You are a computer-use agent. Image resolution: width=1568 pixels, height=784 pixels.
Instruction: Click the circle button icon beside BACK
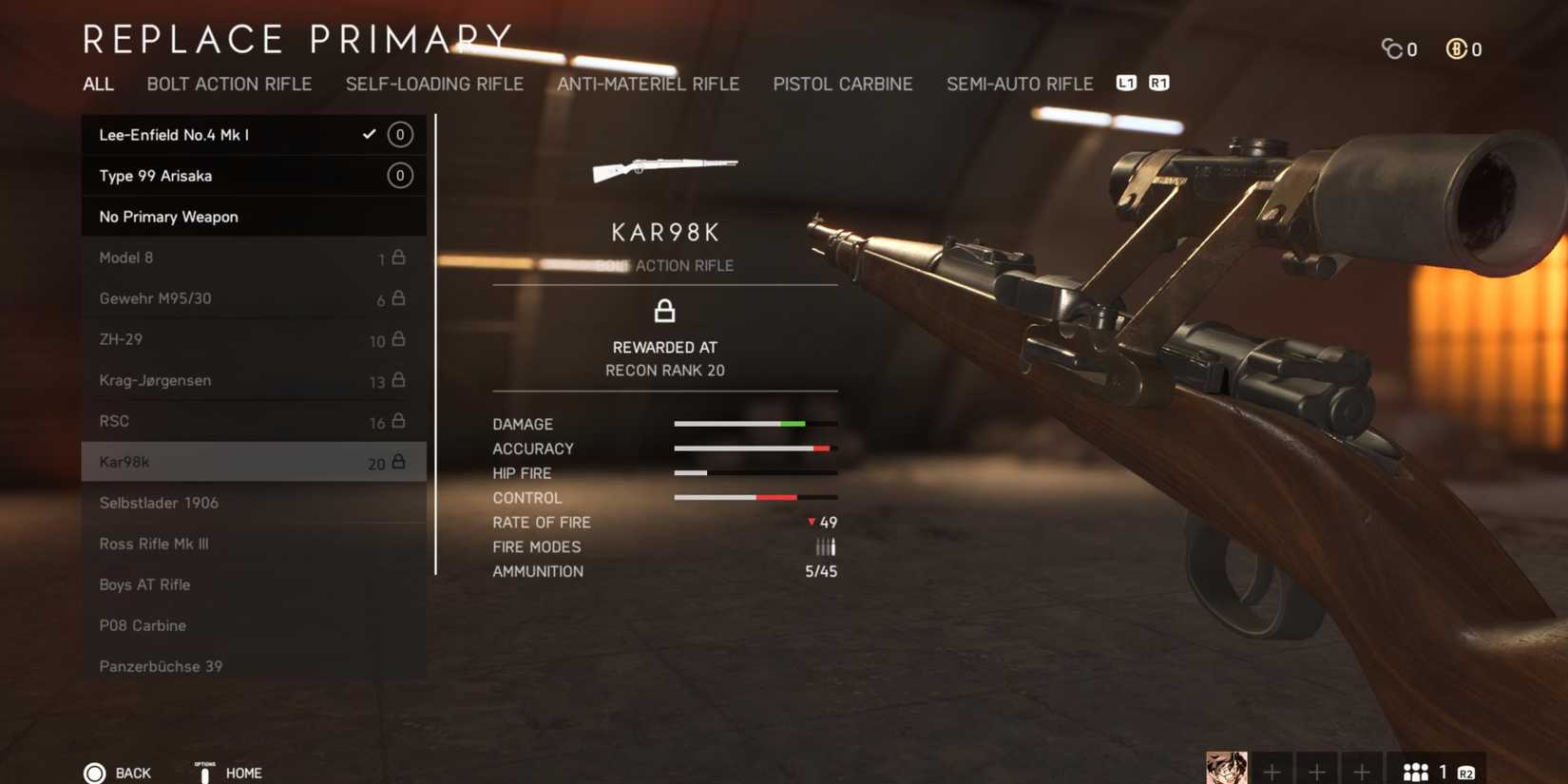click(95, 772)
